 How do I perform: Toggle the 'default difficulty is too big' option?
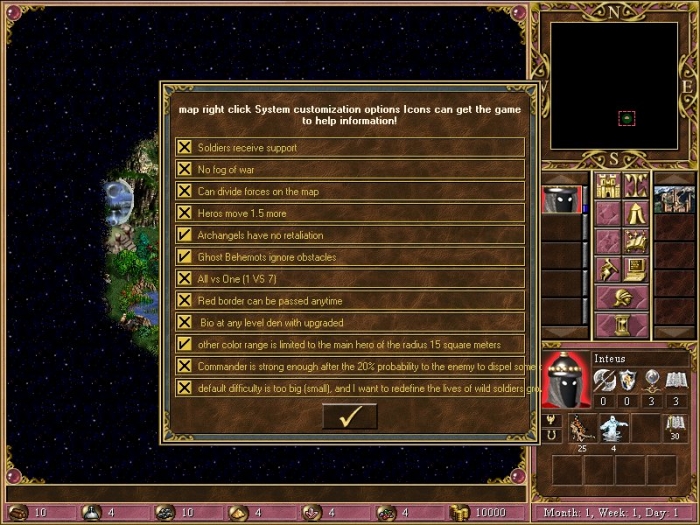pyautogui.click(x=185, y=388)
